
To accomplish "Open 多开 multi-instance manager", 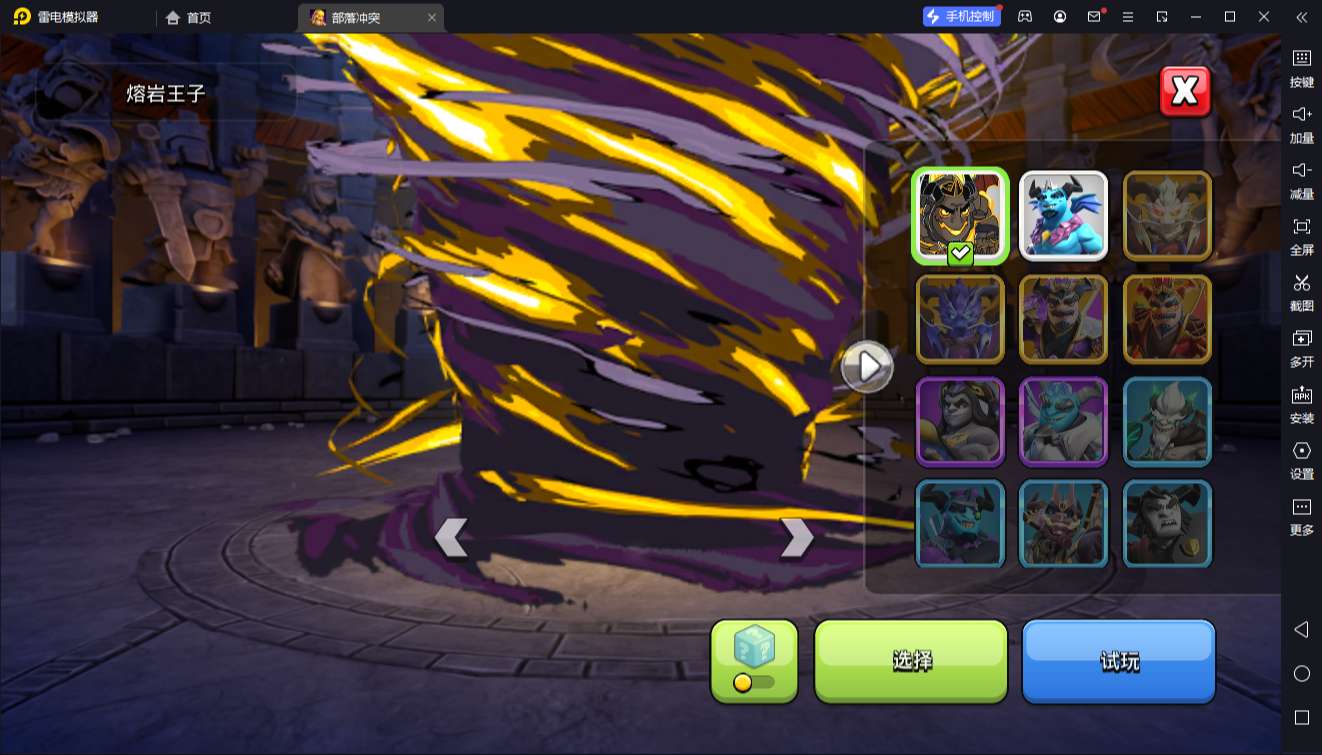I will point(1301,347).
